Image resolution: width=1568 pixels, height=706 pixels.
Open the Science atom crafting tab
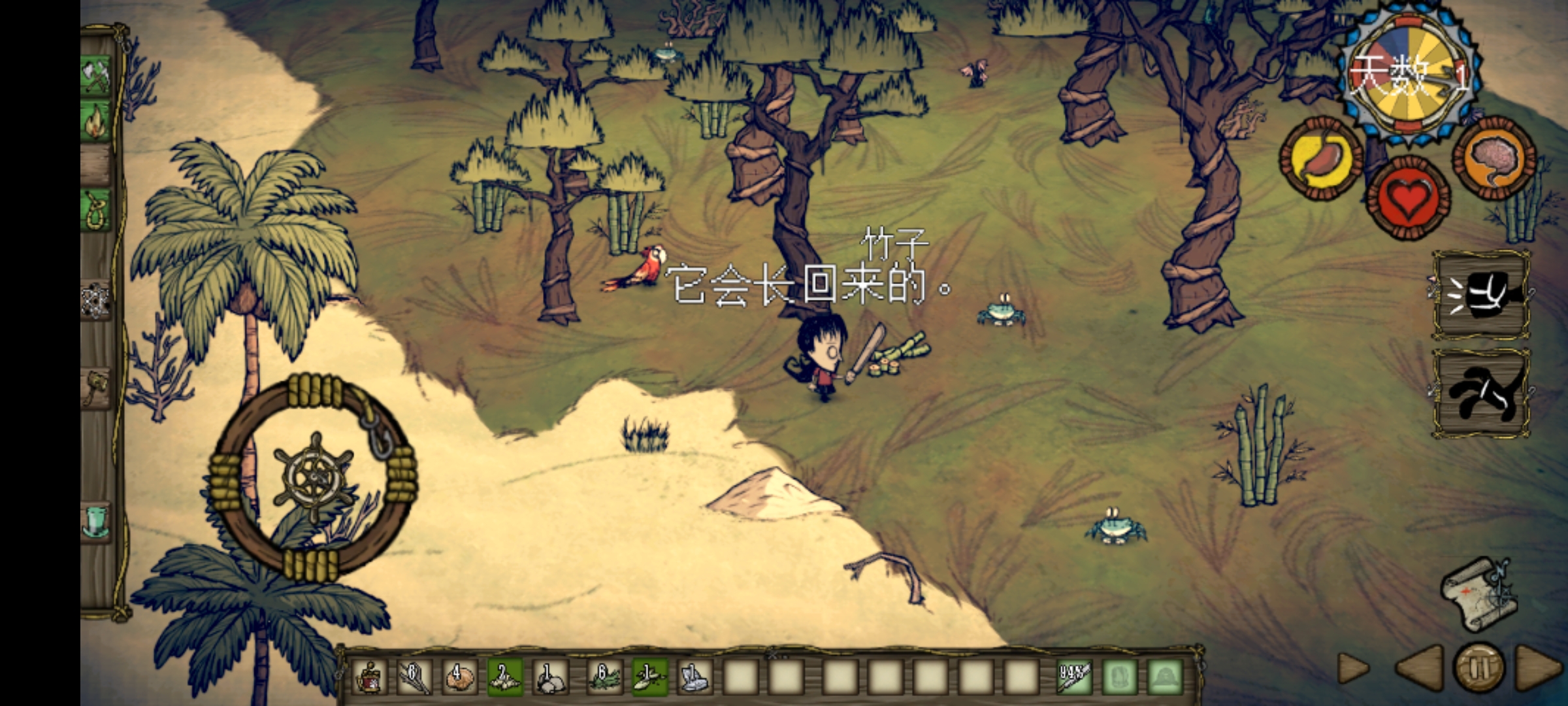point(95,299)
